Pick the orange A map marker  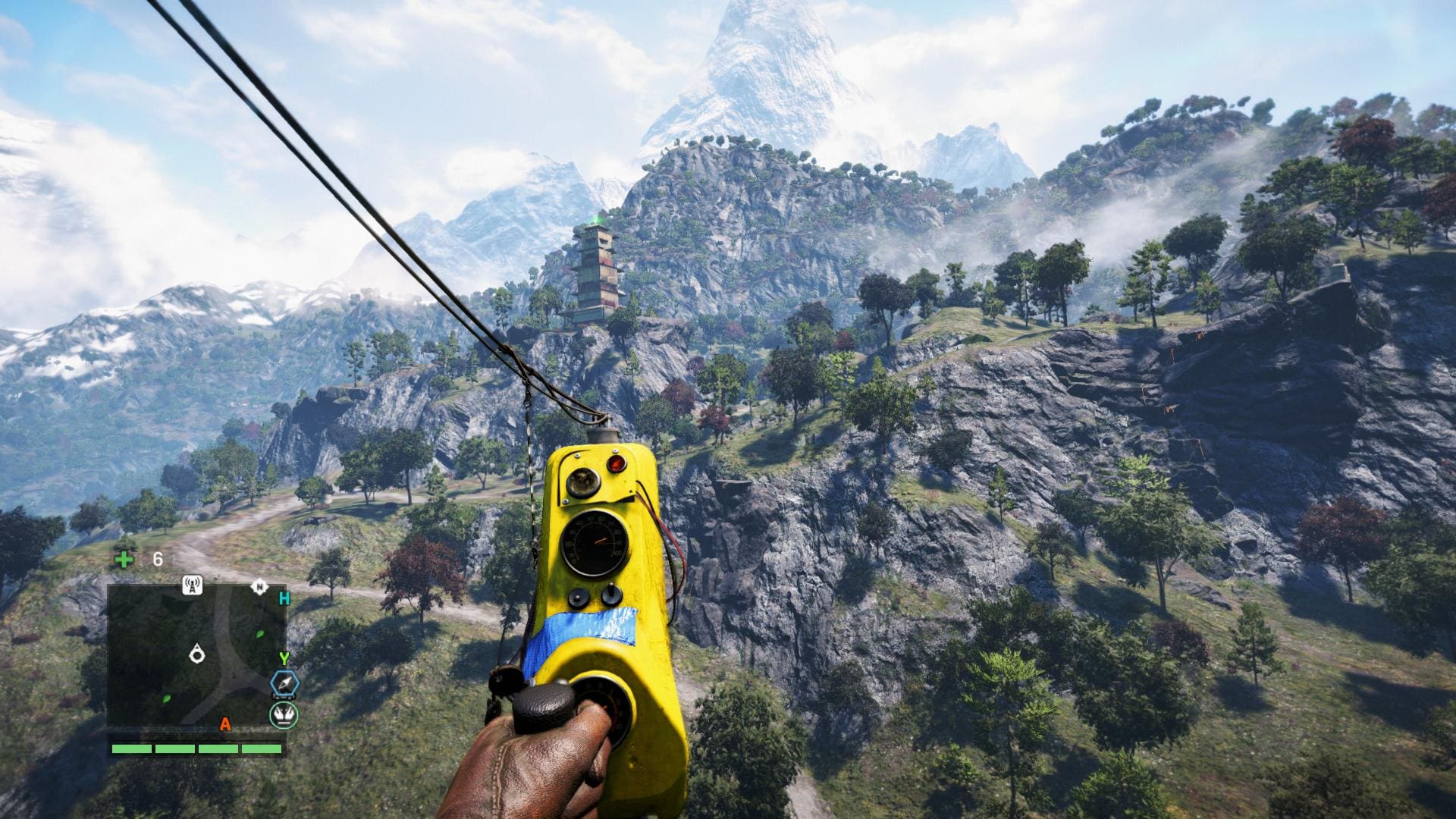click(225, 725)
